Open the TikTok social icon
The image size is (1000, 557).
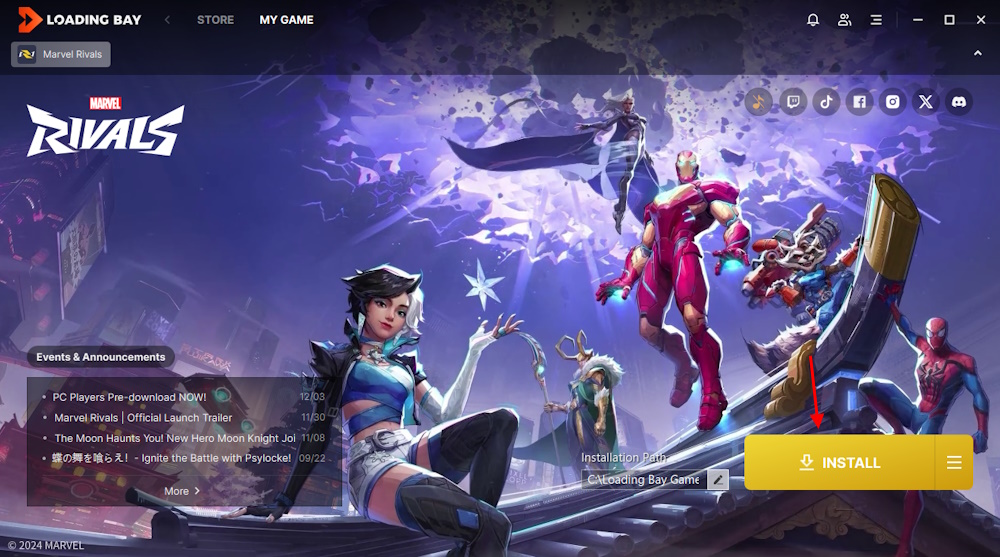tap(826, 101)
